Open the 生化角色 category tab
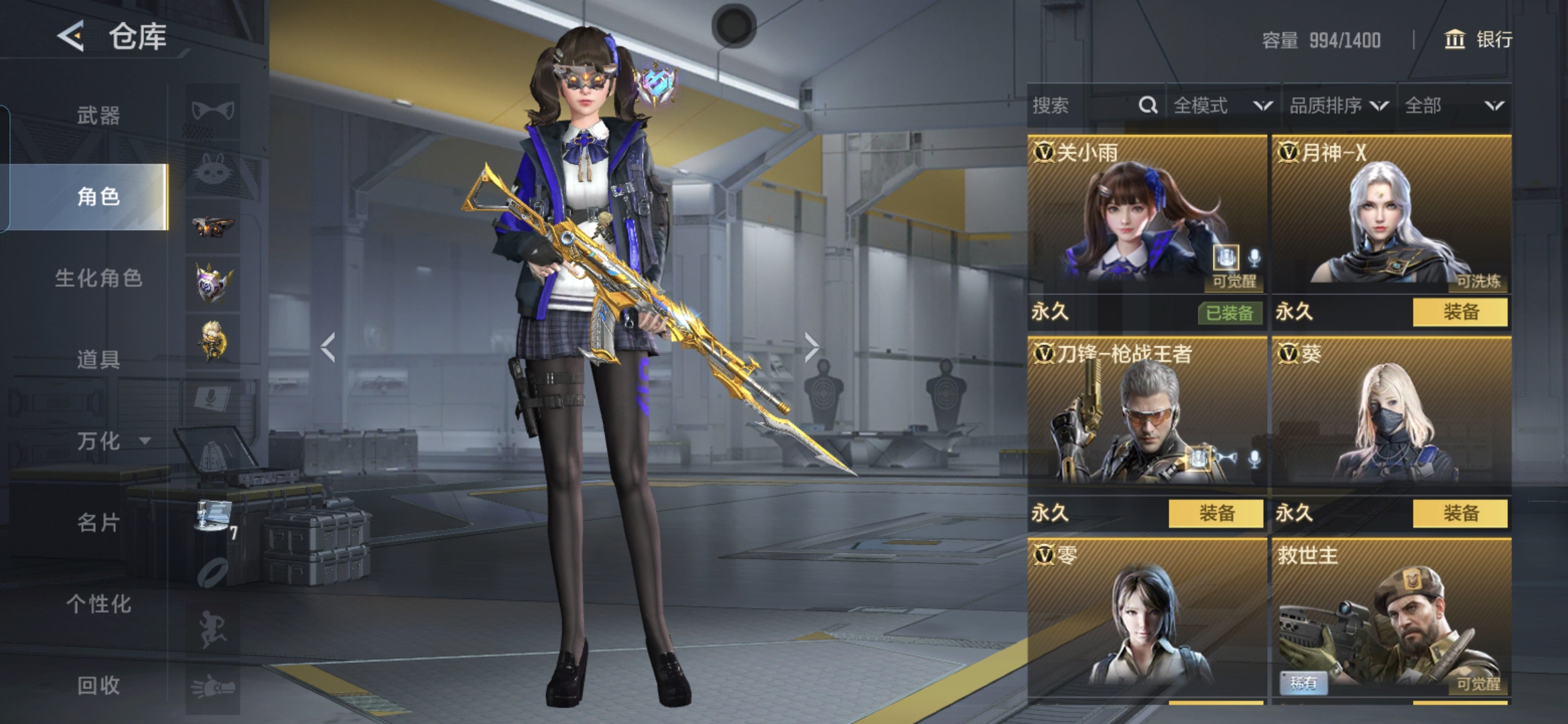1568x724 pixels. pyautogui.click(x=99, y=278)
